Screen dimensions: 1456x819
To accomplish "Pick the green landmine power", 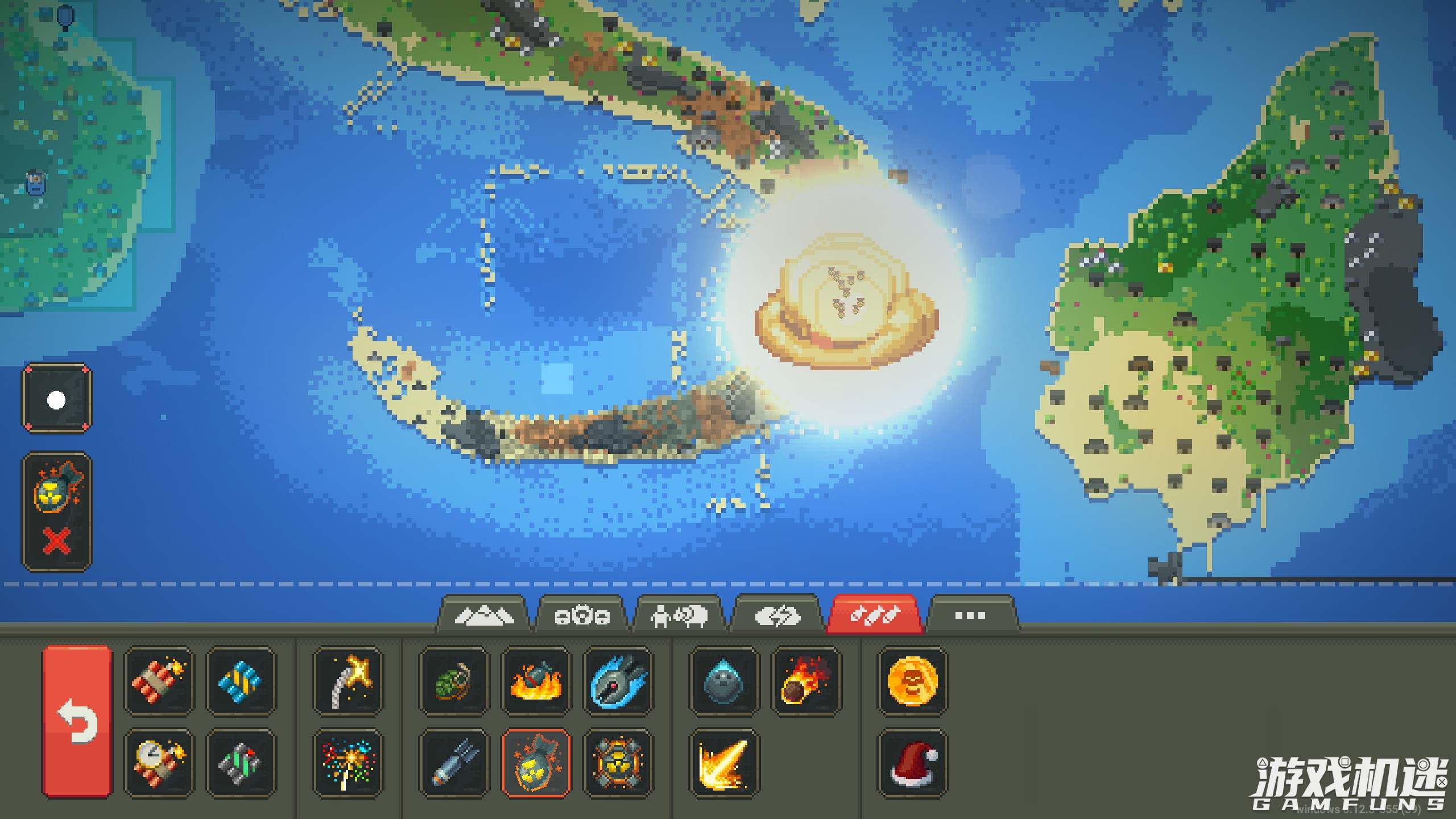I will point(241,763).
